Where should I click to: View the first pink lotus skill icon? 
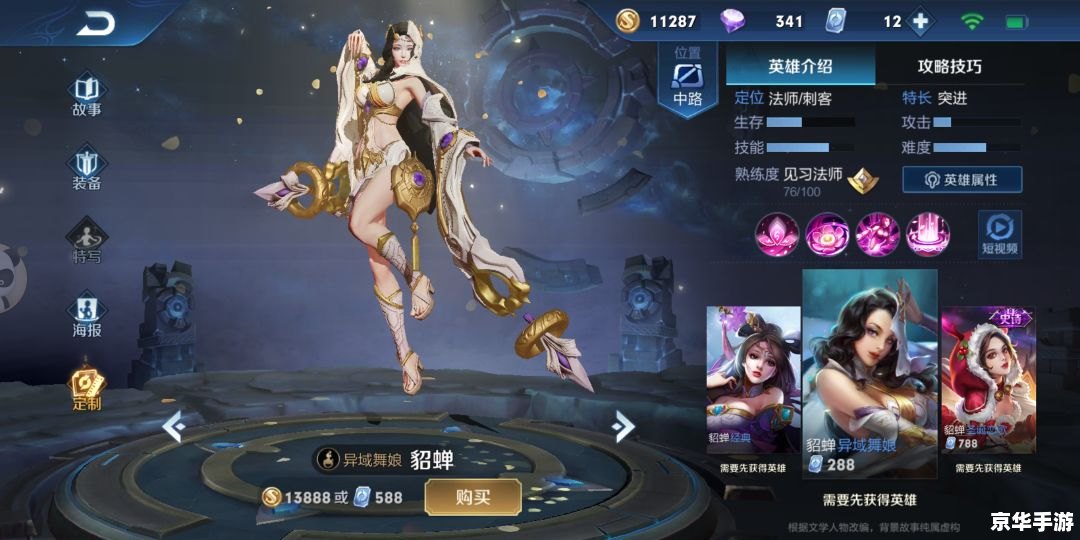click(x=775, y=234)
